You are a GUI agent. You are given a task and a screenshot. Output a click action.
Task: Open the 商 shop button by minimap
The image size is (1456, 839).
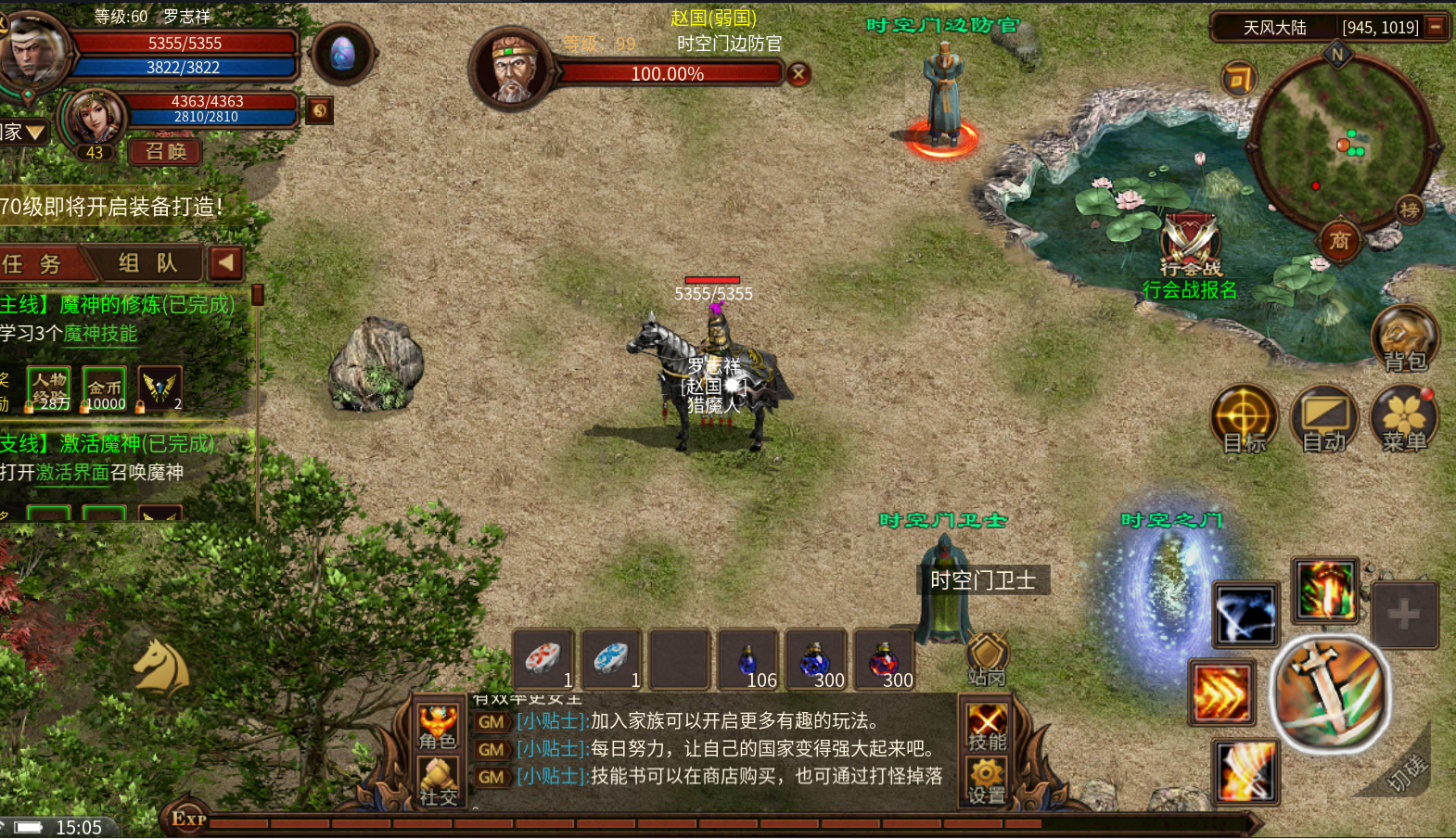[x=1339, y=241]
